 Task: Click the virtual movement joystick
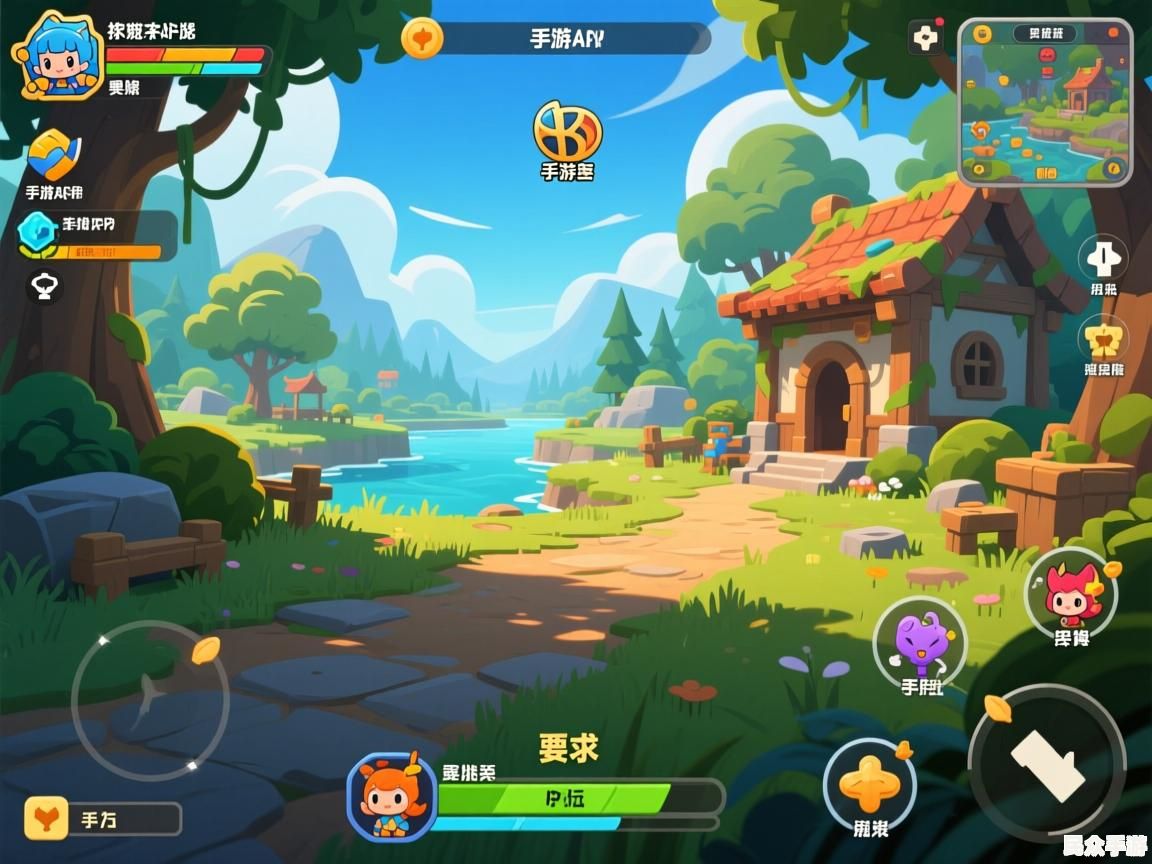coord(150,699)
